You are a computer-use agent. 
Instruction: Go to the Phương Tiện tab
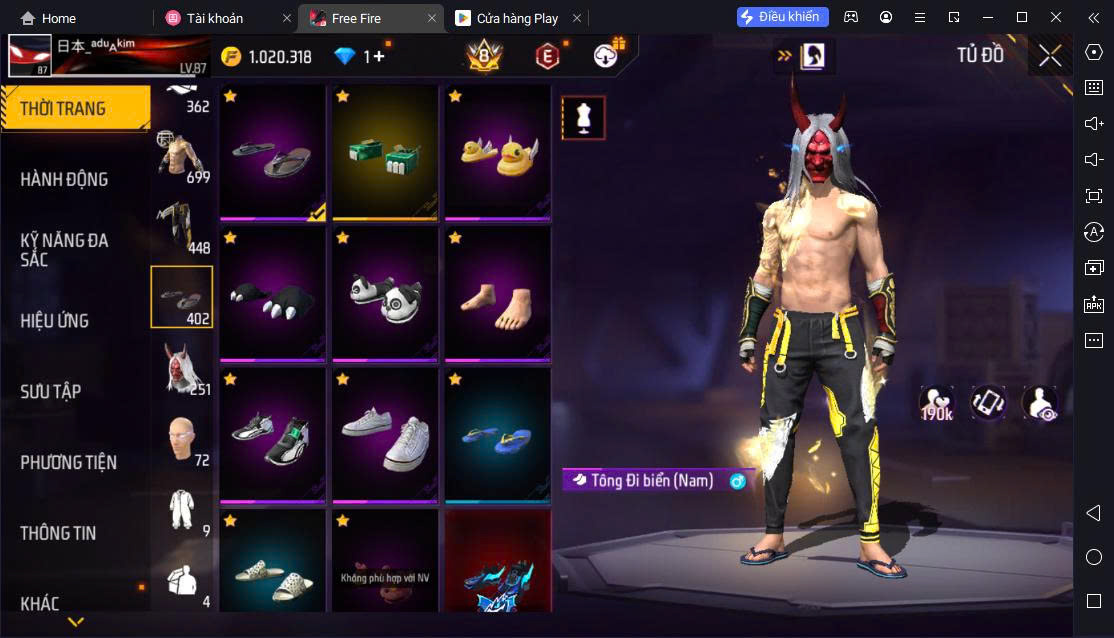68,462
